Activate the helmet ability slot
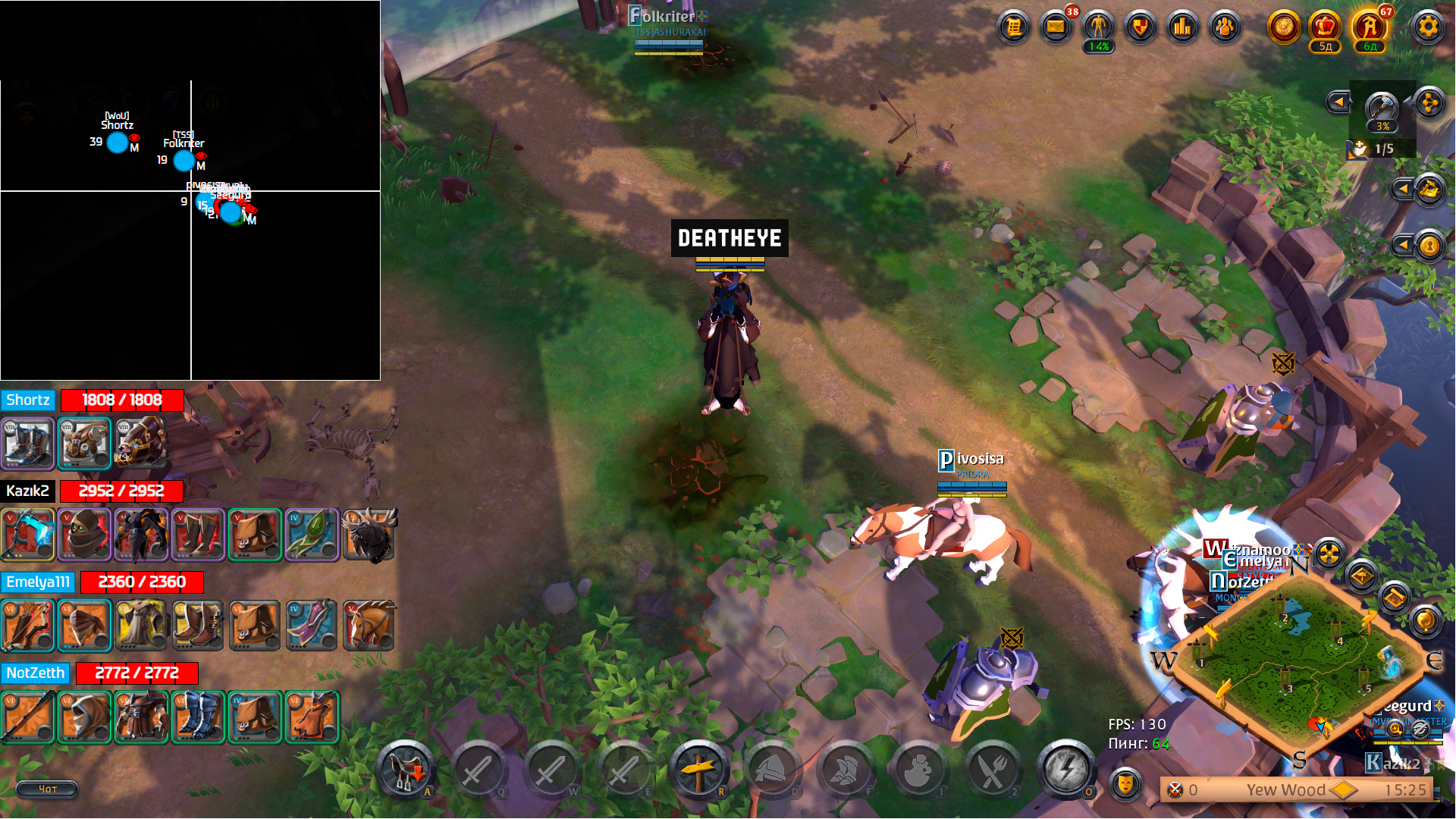 point(771,770)
